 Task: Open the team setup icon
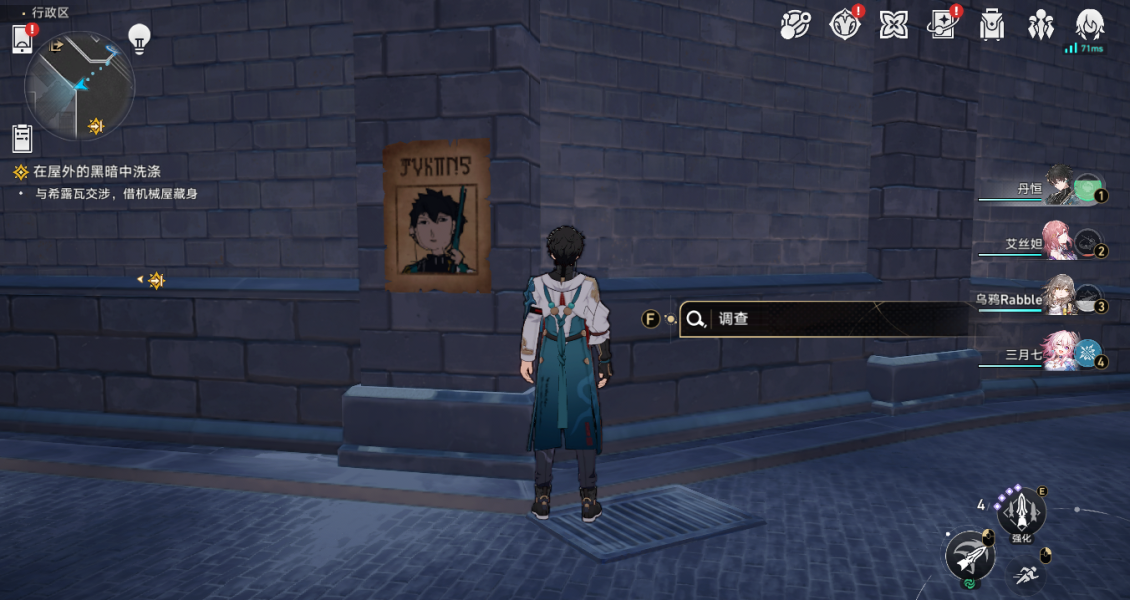coord(1041,25)
